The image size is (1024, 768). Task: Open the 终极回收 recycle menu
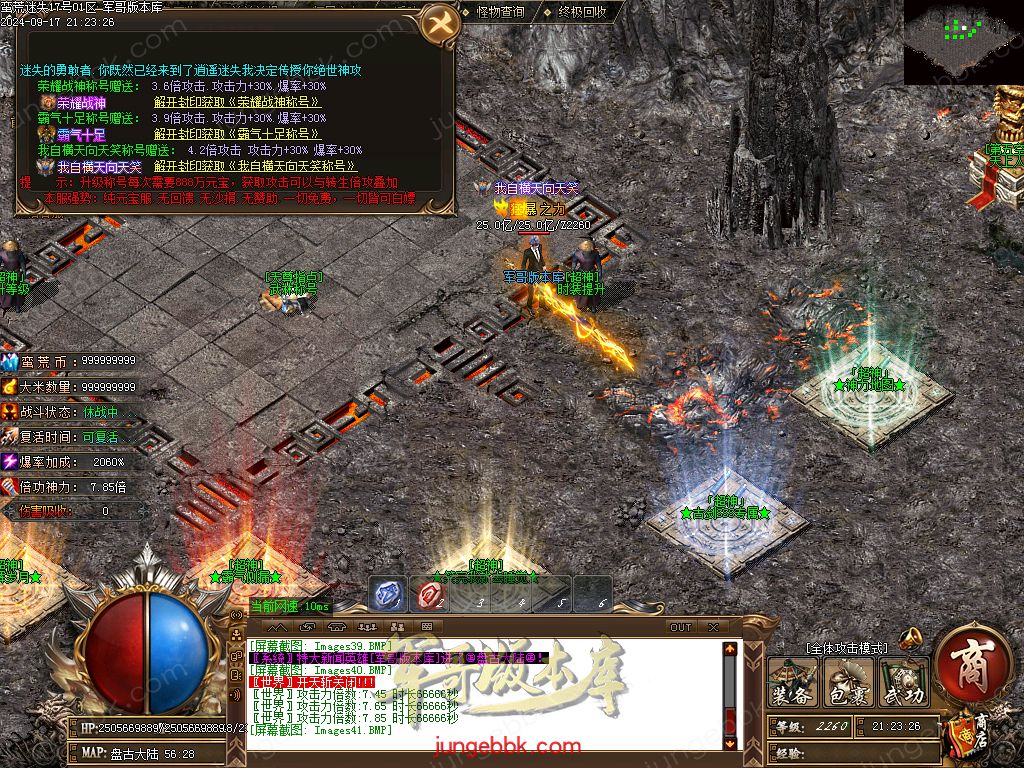581,12
